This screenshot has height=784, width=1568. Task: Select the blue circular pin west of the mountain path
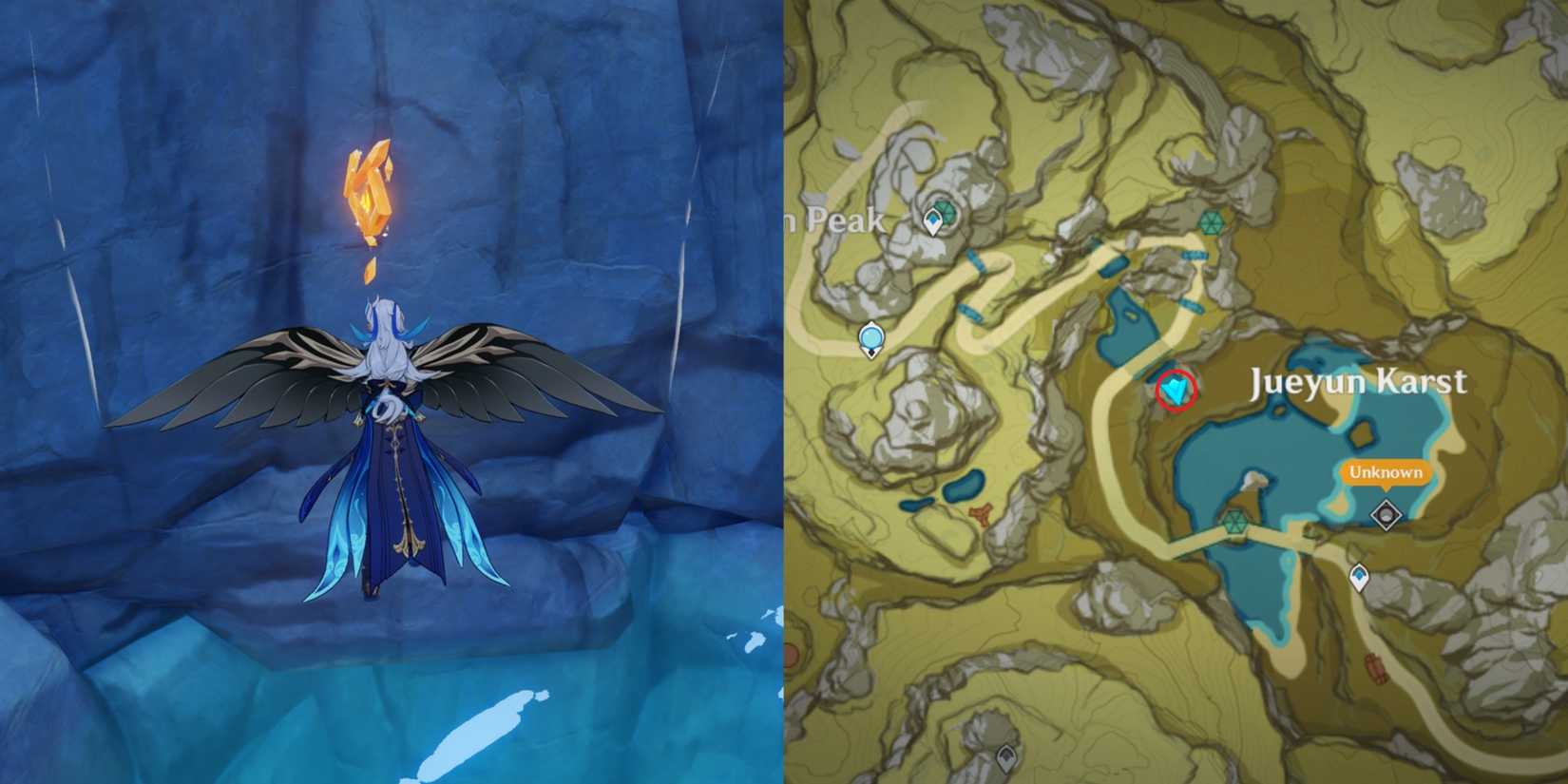pyautogui.click(x=871, y=337)
